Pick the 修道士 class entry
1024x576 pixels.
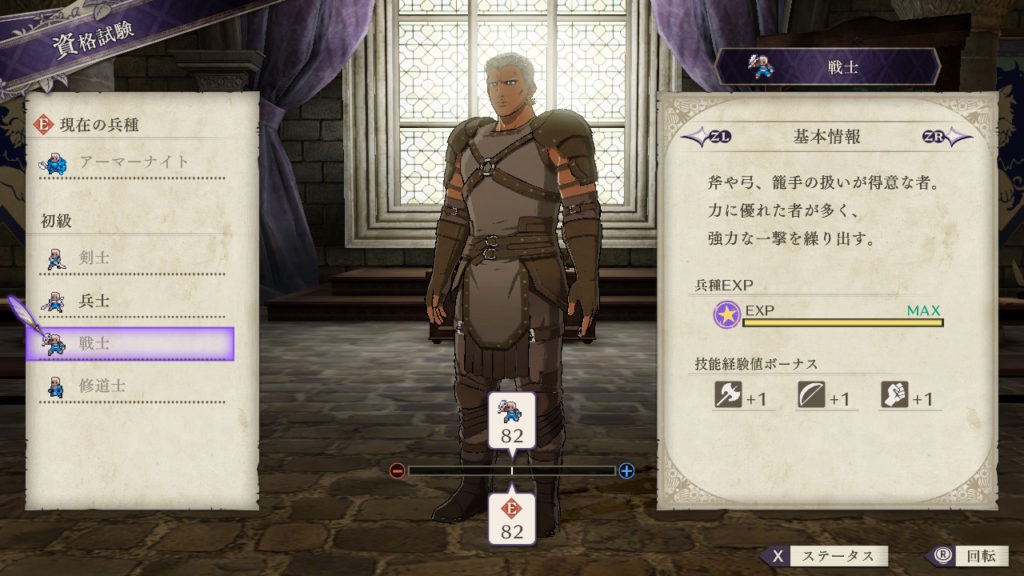coord(130,385)
